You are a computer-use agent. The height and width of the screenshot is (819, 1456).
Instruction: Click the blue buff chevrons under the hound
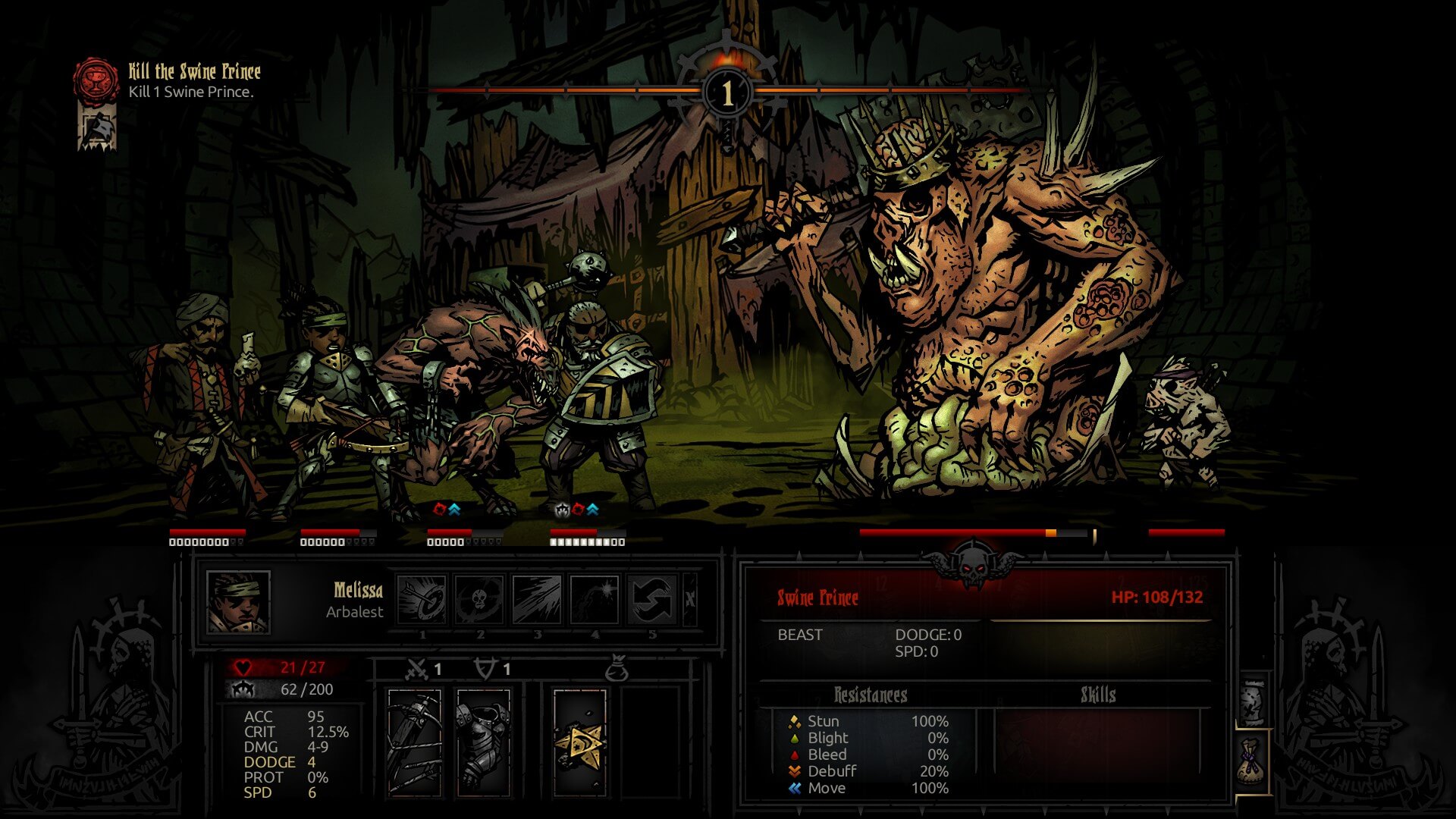(453, 510)
